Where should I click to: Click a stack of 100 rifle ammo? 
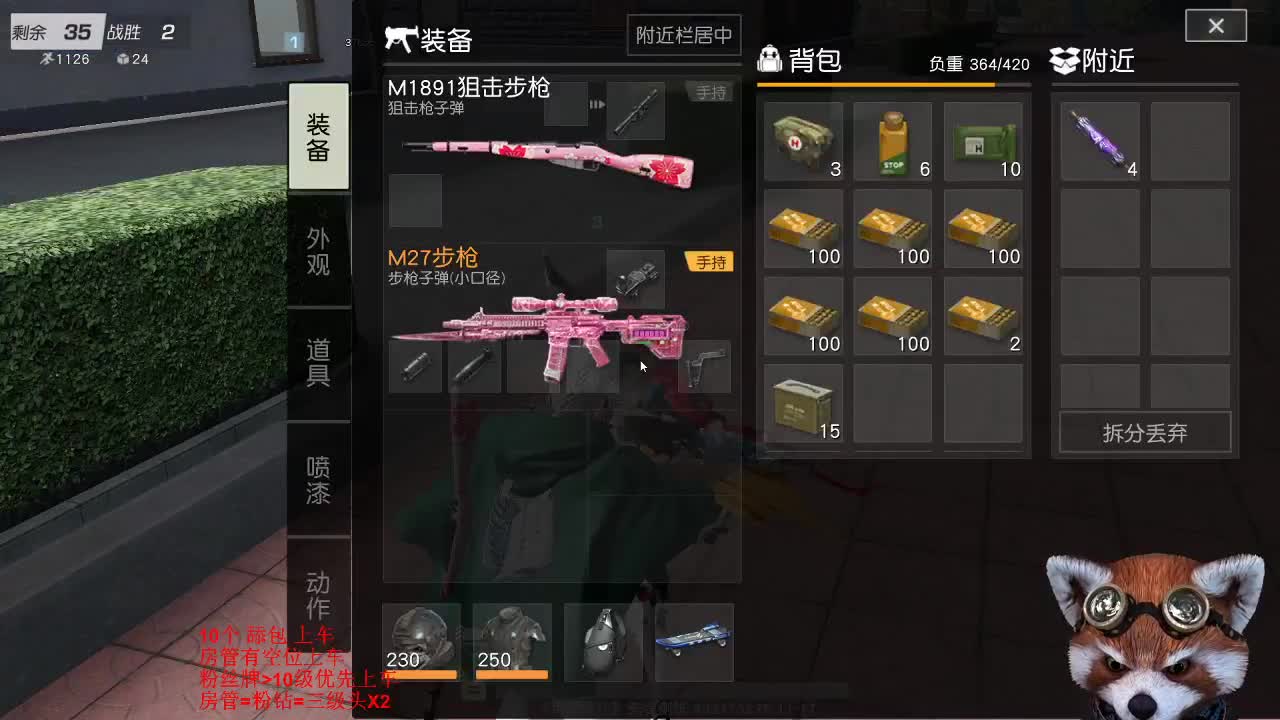(x=803, y=230)
